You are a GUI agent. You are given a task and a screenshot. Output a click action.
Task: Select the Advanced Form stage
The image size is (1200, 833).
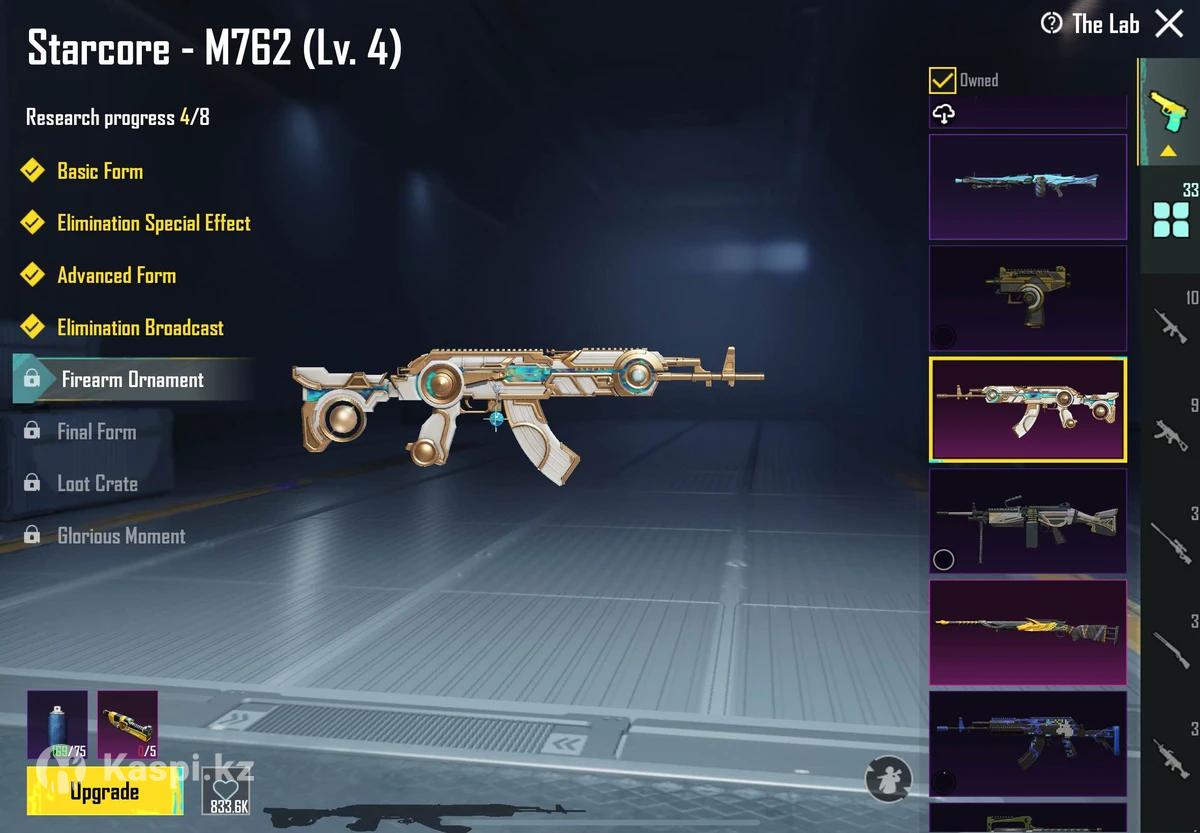[116, 275]
